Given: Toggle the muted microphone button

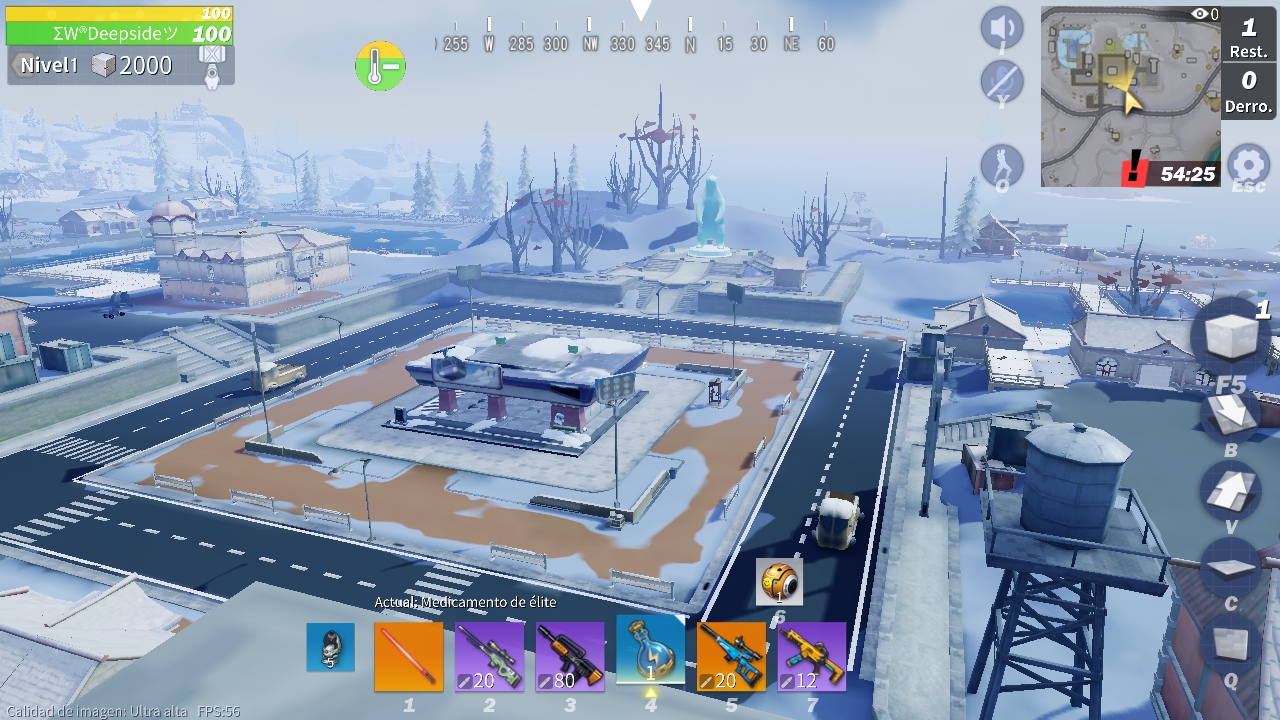Looking at the screenshot, I should tap(1002, 81).
